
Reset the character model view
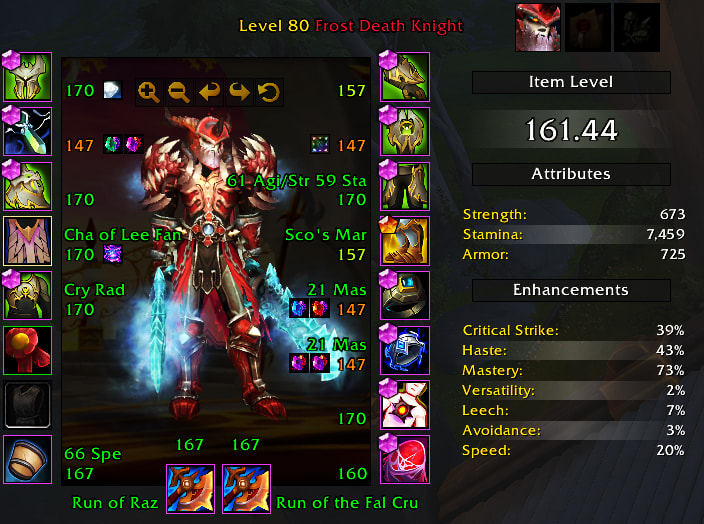click(267, 92)
